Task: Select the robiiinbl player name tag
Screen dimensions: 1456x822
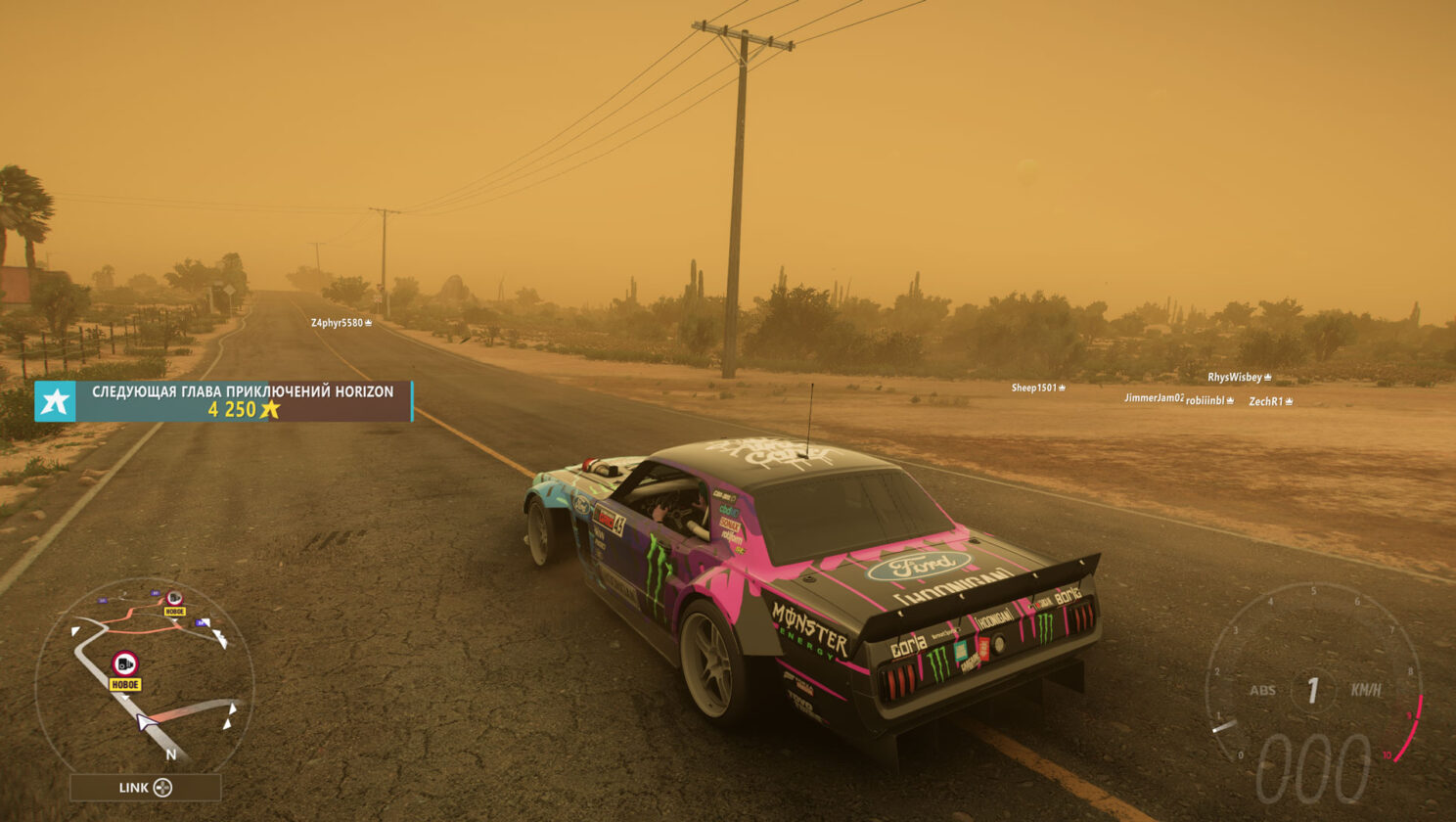Action: (x=1209, y=401)
